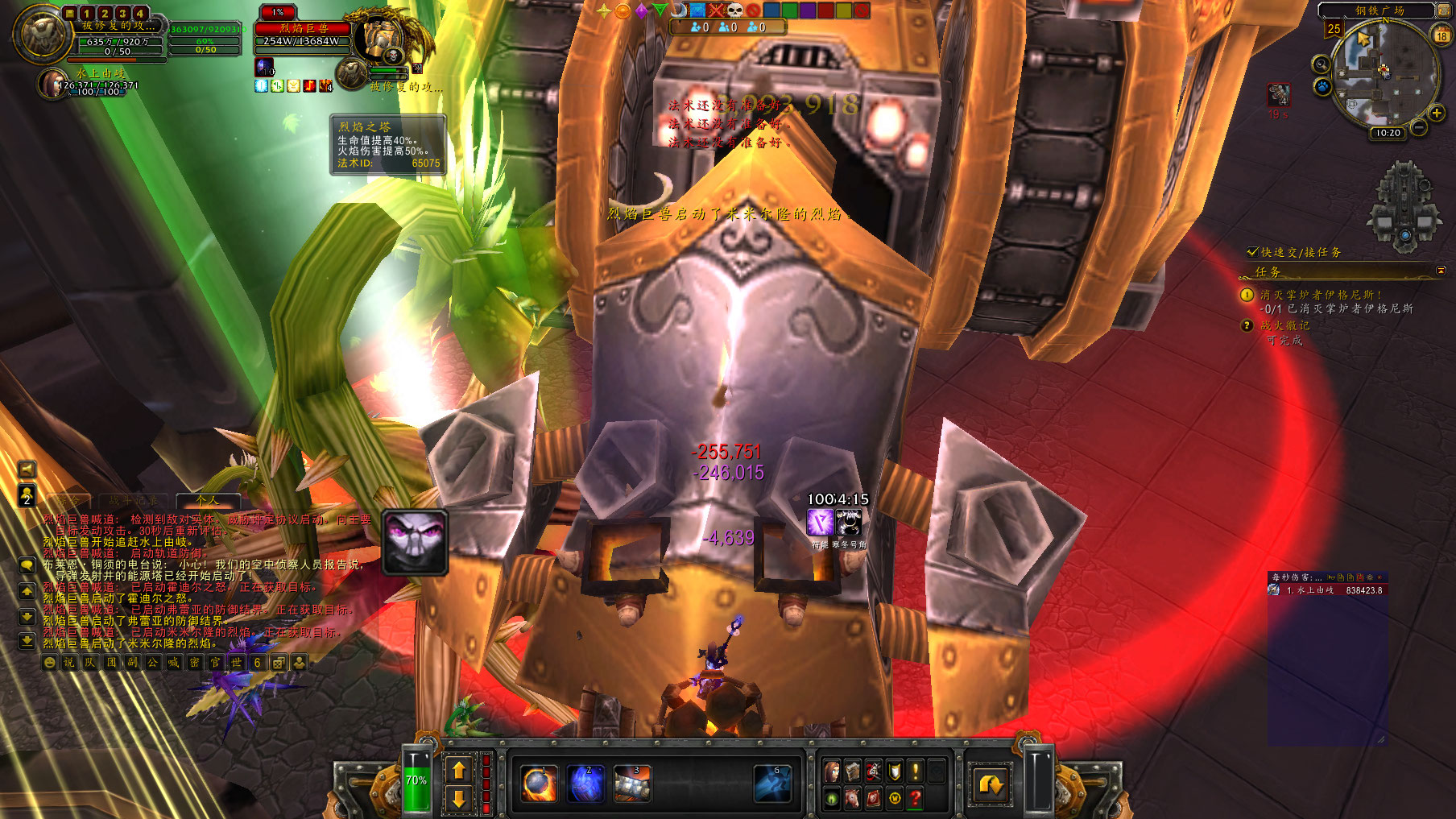Open the emote smiley chat button
The image size is (1456, 819).
pyautogui.click(x=50, y=663)
